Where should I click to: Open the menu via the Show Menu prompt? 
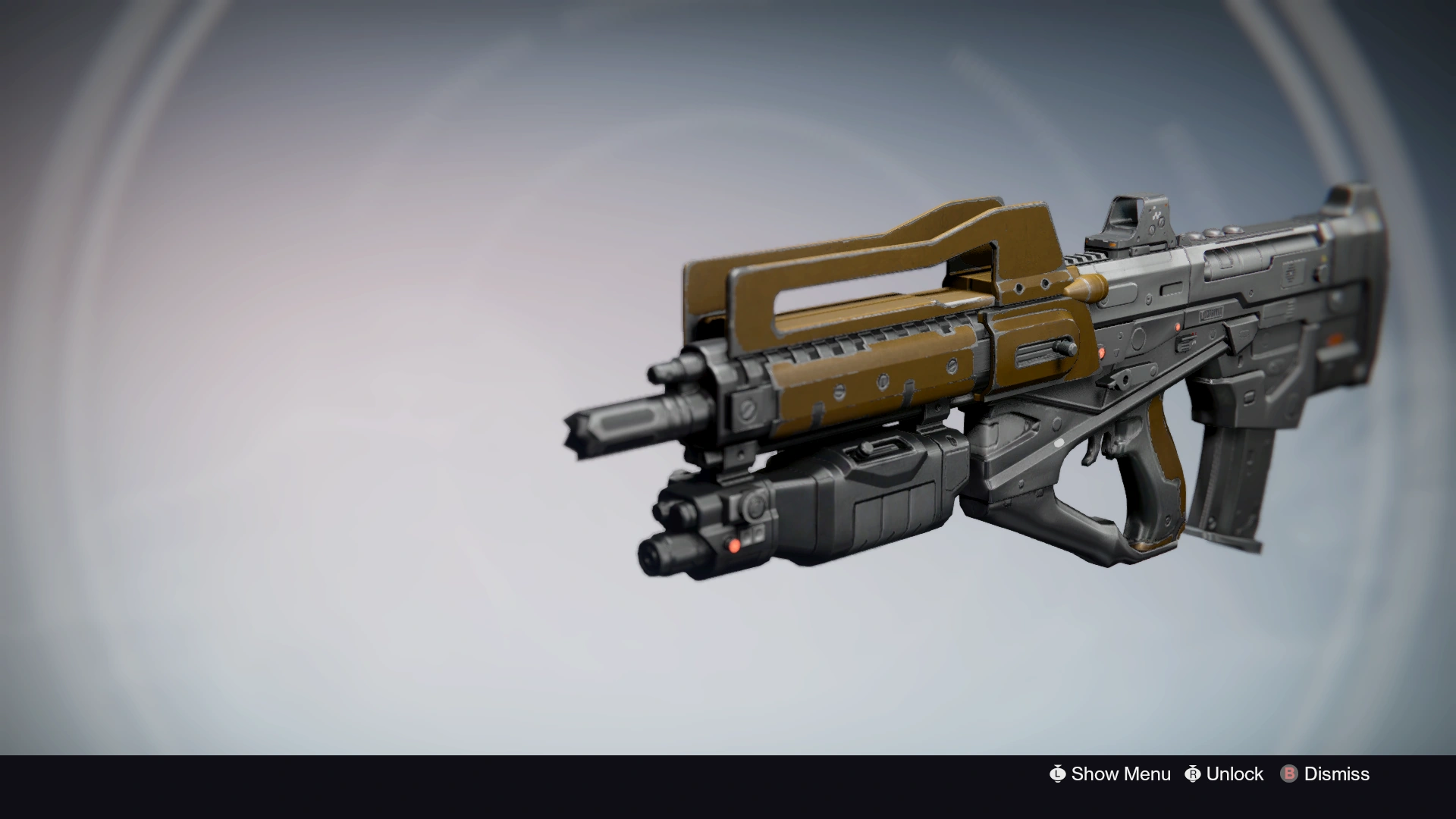coord(1121,773)
